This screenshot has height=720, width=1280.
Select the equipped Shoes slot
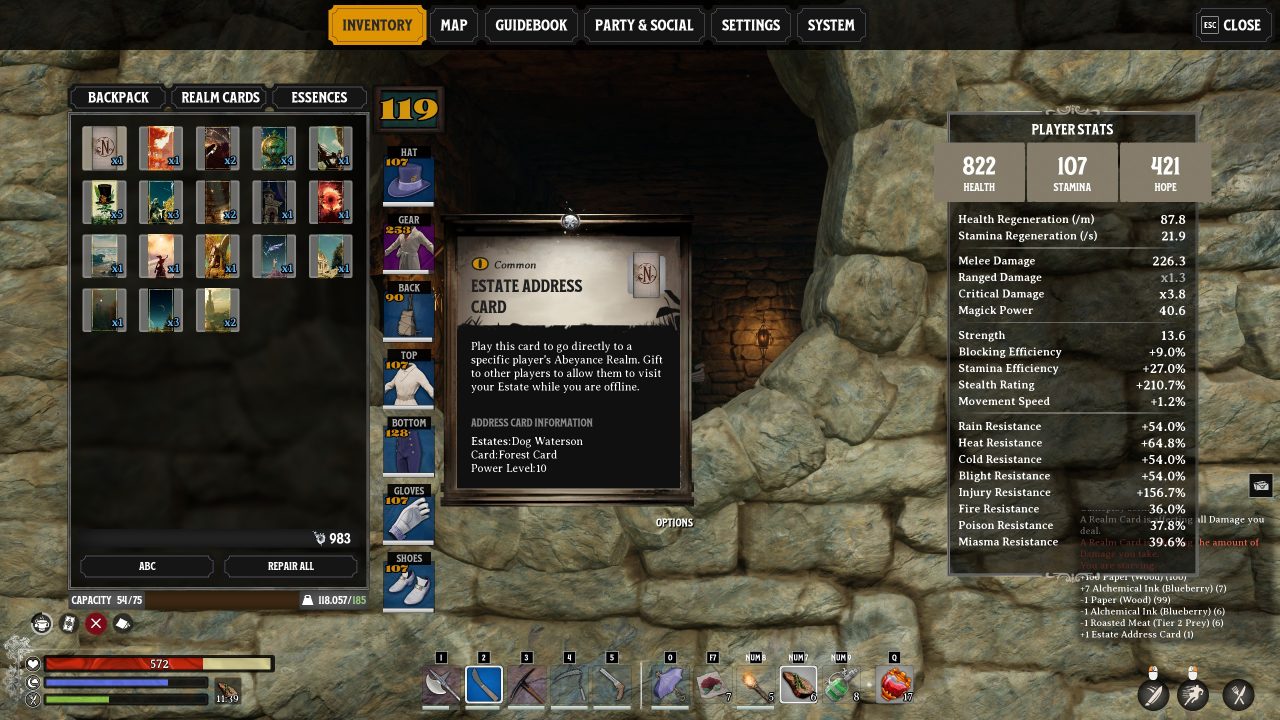click(408, 582)
